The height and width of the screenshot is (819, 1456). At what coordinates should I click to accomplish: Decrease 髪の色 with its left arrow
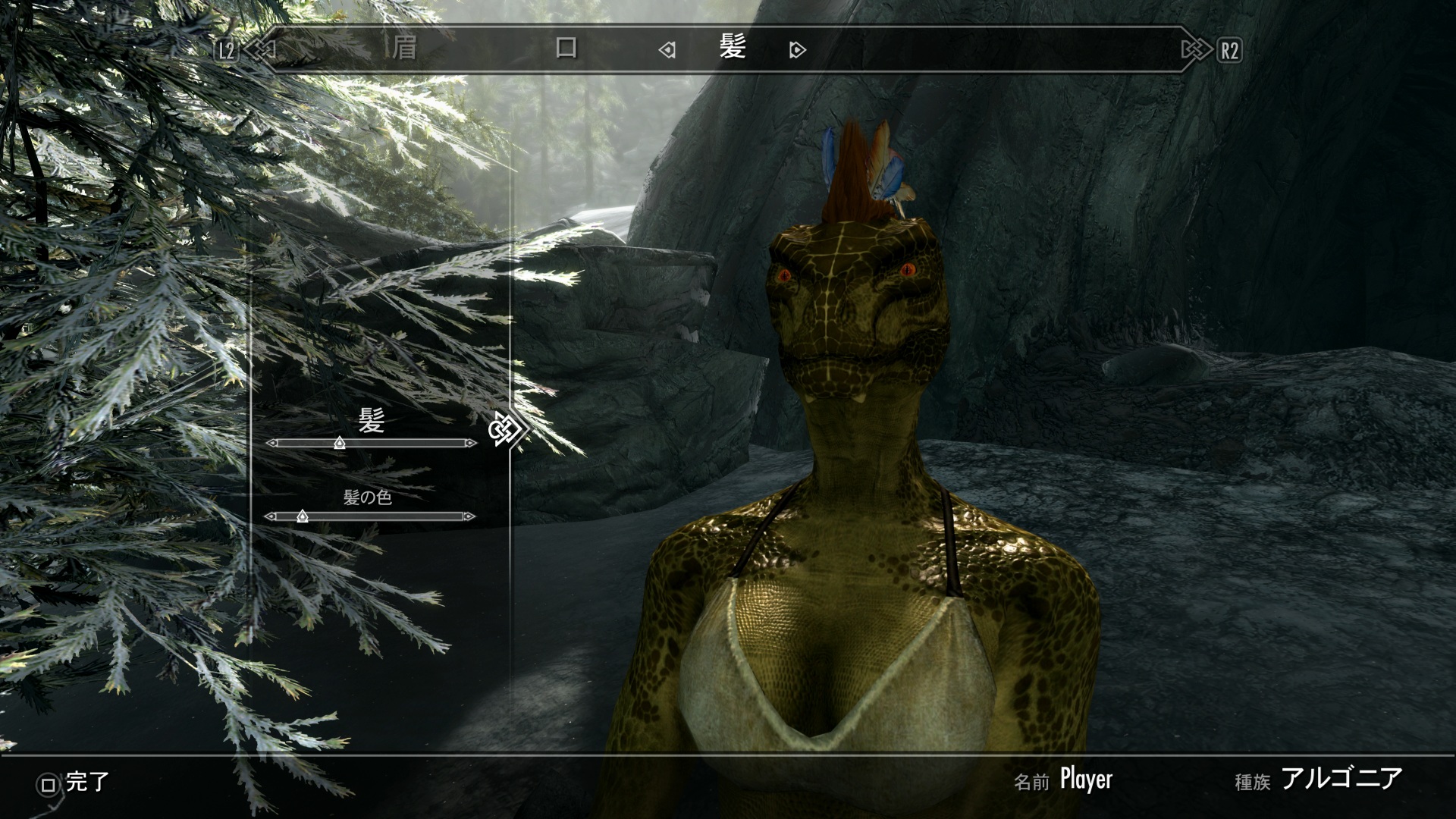coord(270,516)
